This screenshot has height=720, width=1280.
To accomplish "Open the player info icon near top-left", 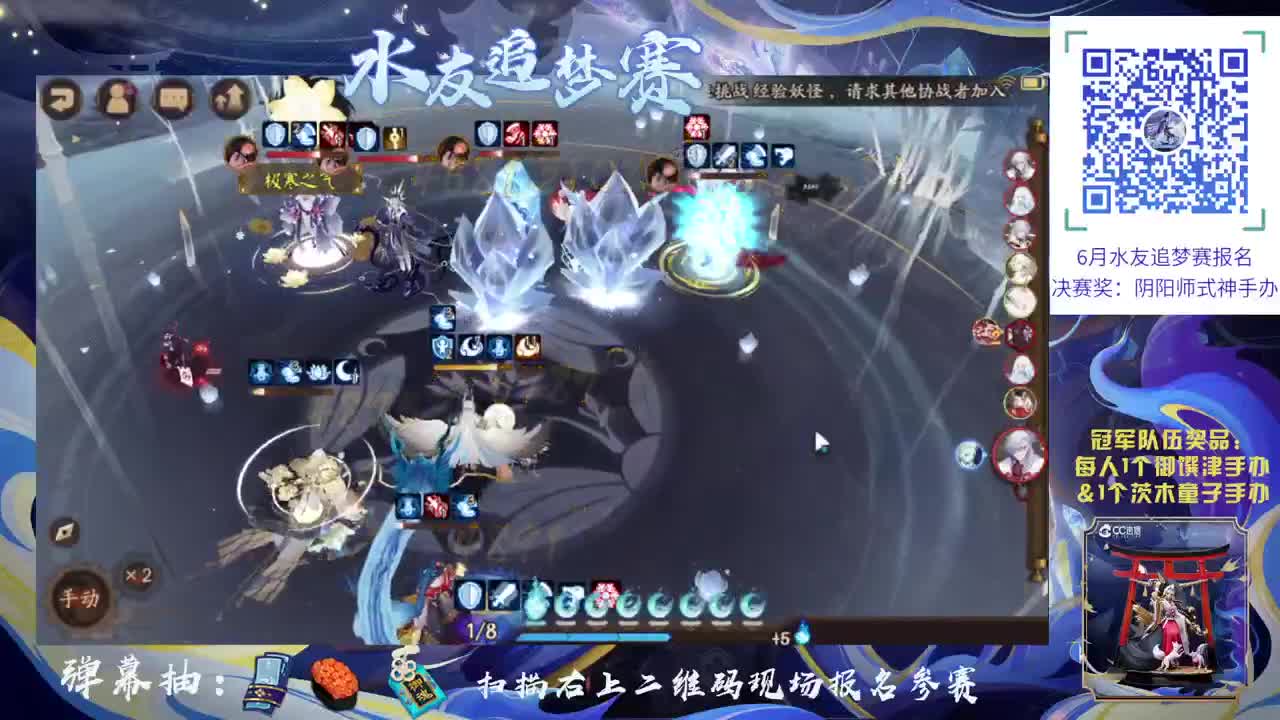I will pos(117,100).
